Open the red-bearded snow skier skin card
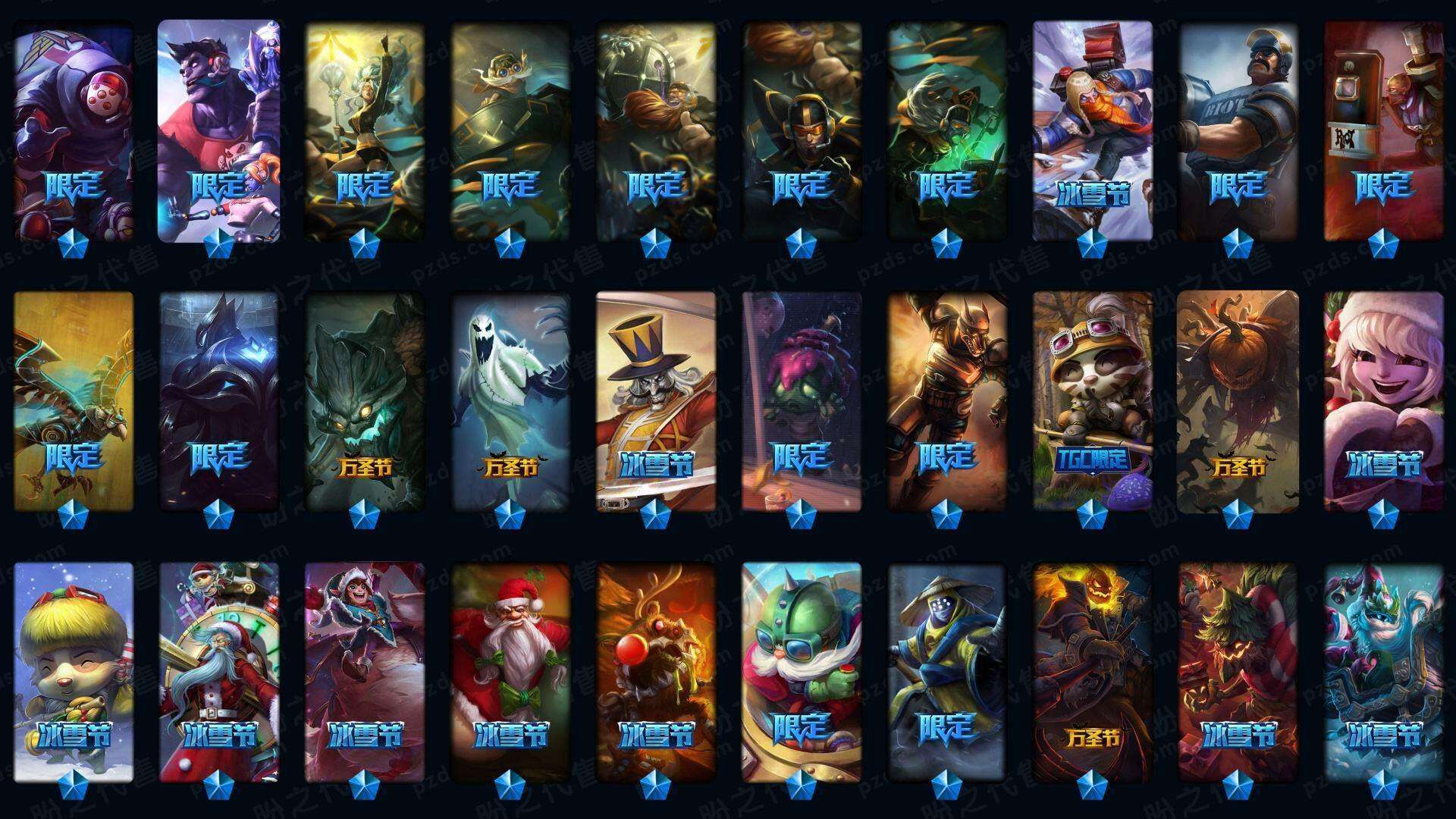 click(x=1092, y=129)
